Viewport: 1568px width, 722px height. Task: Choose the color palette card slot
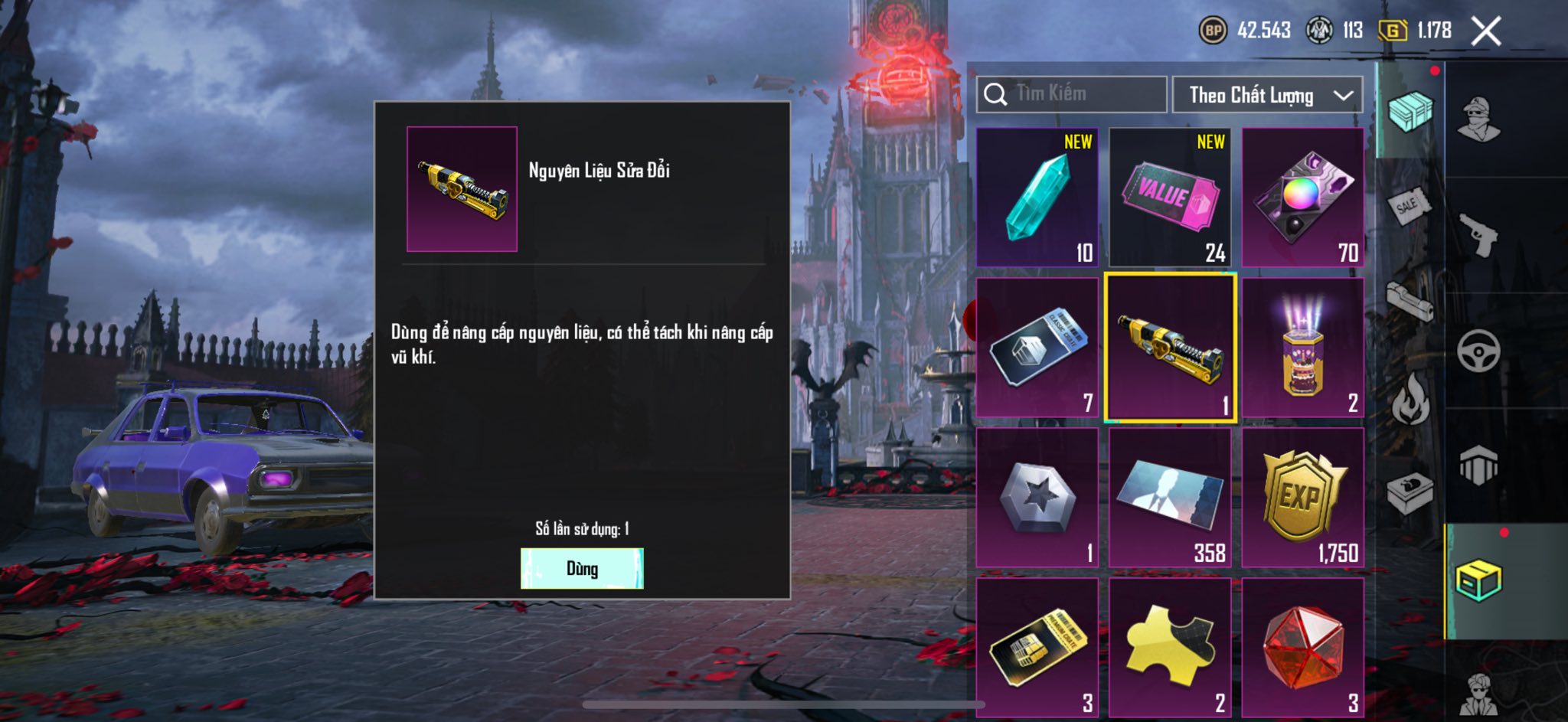coord(1302,197)
